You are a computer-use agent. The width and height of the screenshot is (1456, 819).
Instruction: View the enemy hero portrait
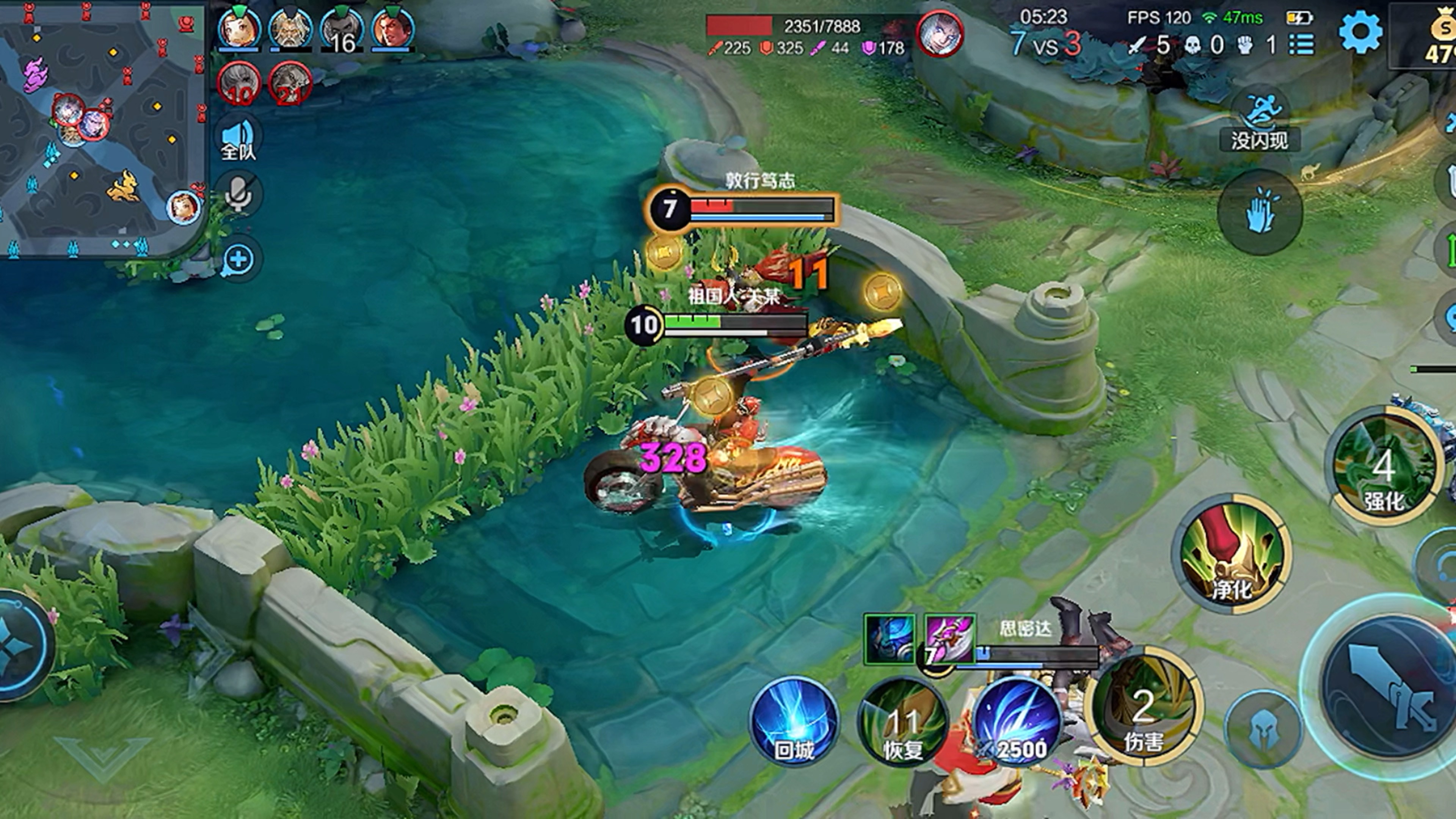click(x=940, y=33)
